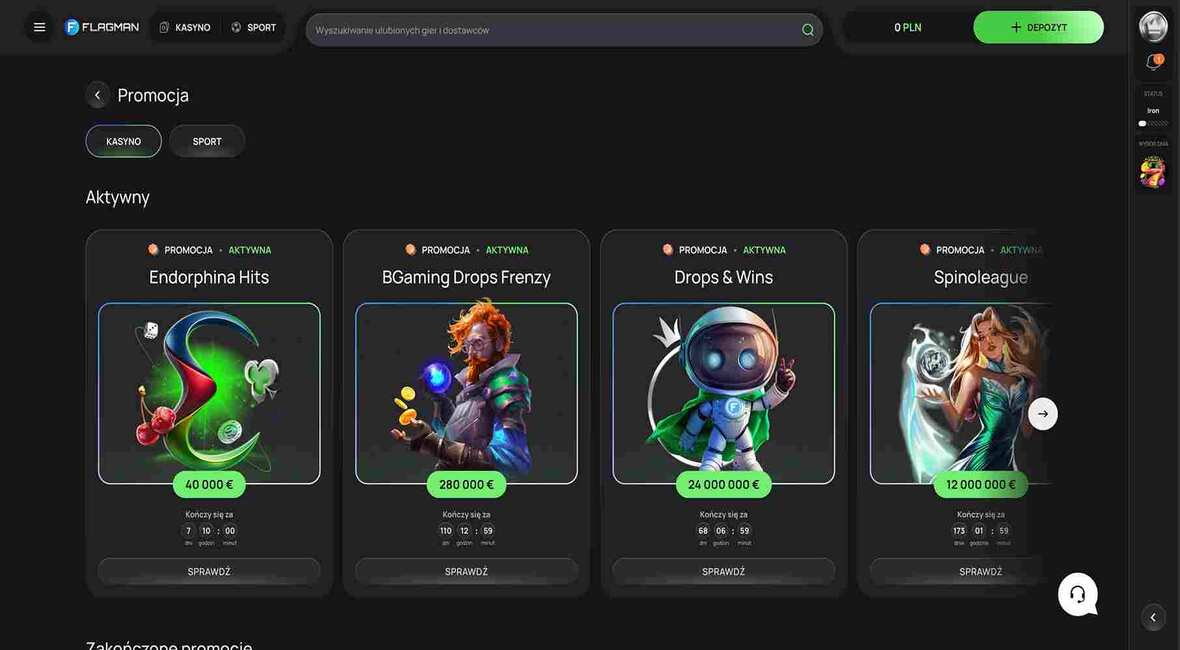Open the hamburger menu
1180x650 pixels.
(x=40, y=27)
